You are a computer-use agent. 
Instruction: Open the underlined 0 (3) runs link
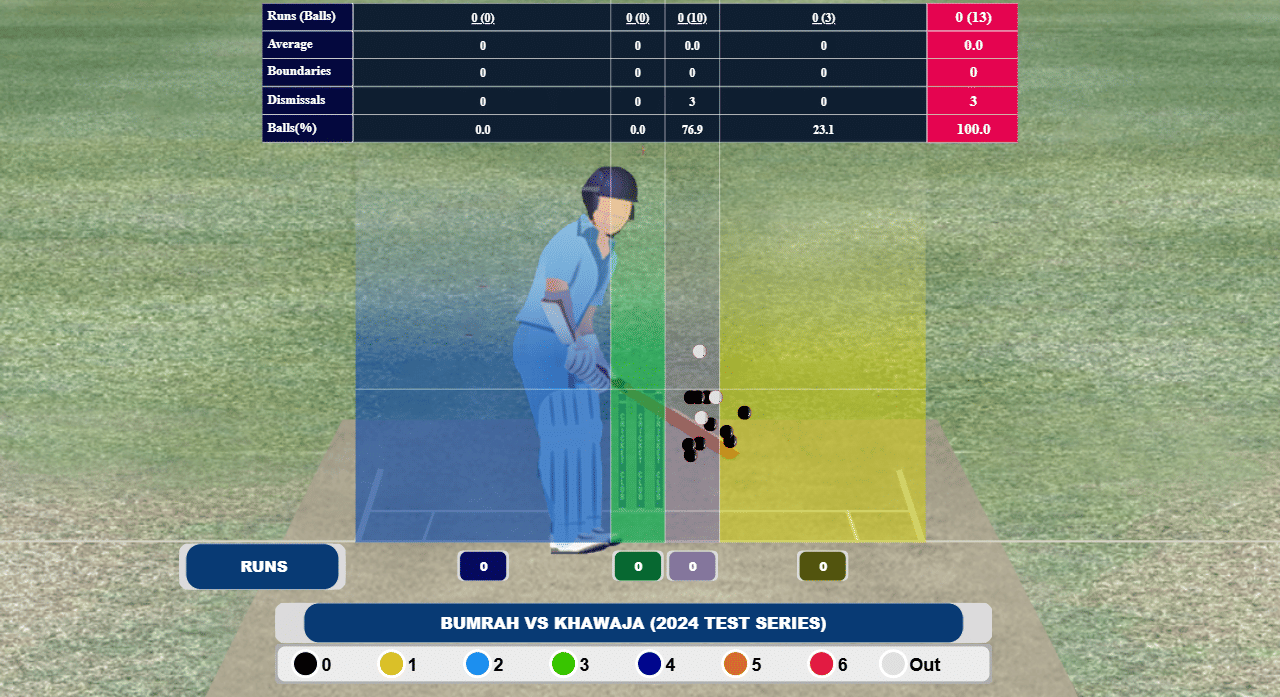coord(823,17)
